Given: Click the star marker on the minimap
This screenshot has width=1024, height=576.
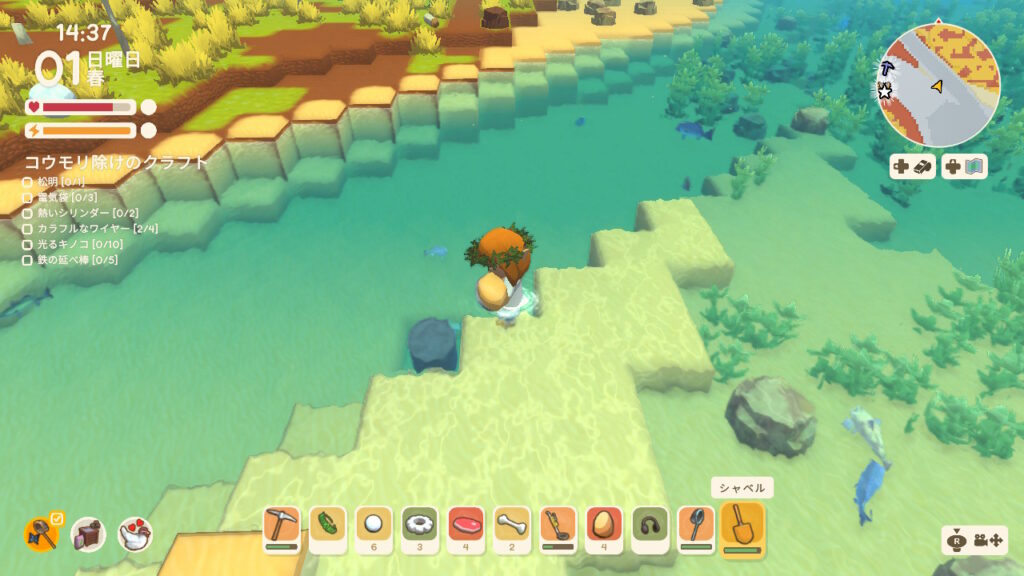Looking at the screenshot, I should [x=885, y=92].
